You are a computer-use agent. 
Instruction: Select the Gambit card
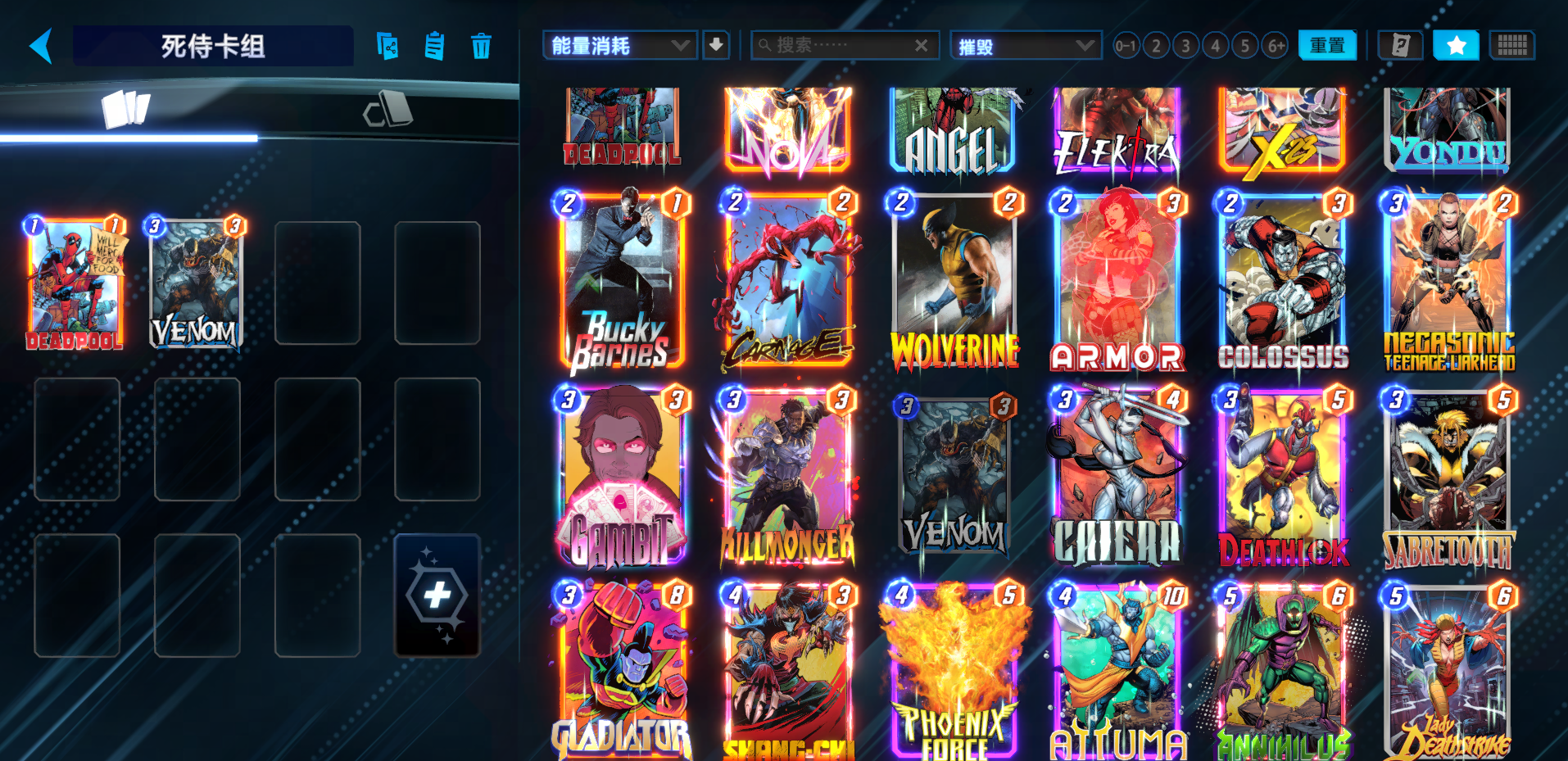623,478
